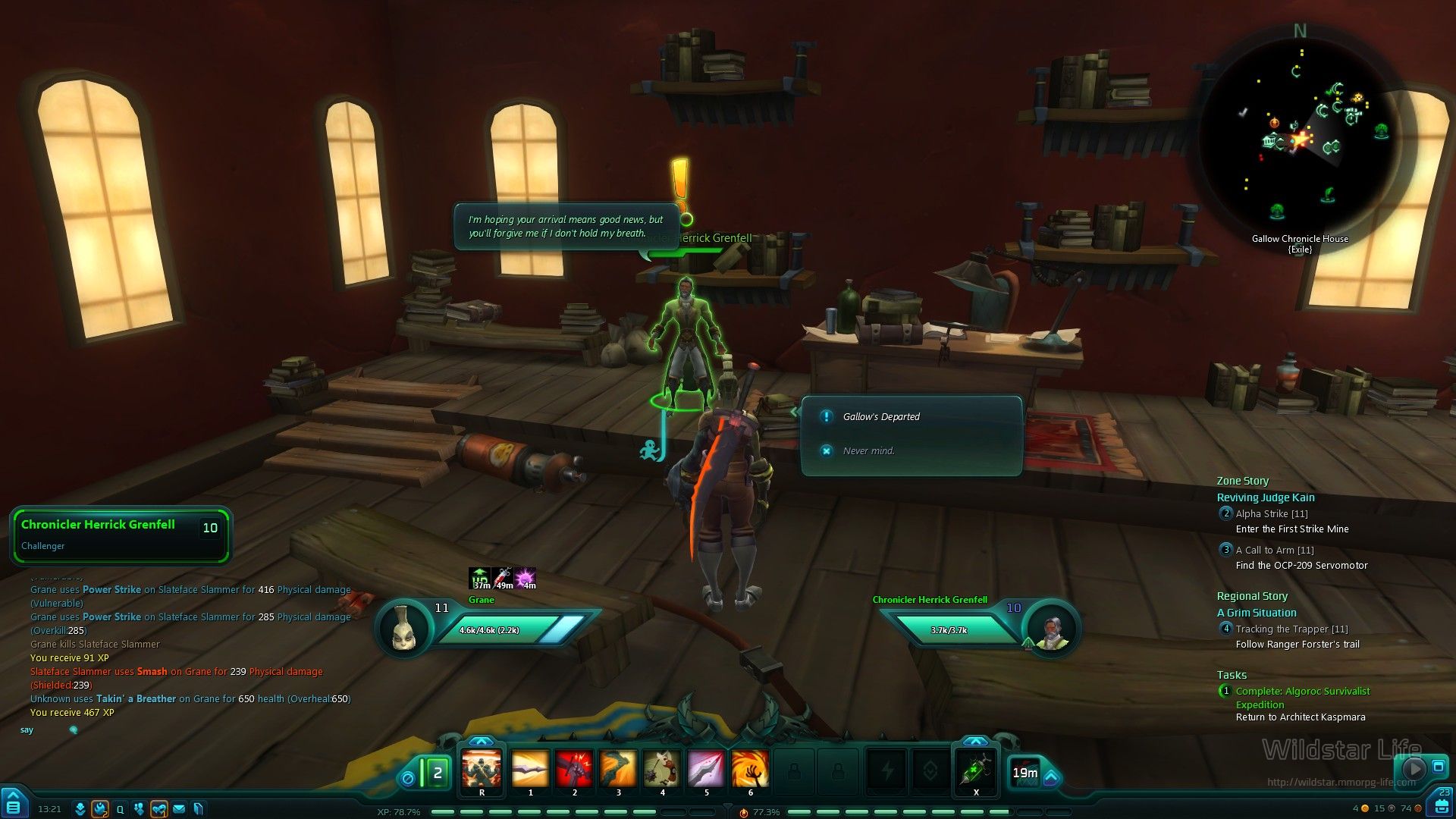Screen dimensions: 1456x819
Task: Activate the red sword ability in slot 2
Action: [574, 769]
